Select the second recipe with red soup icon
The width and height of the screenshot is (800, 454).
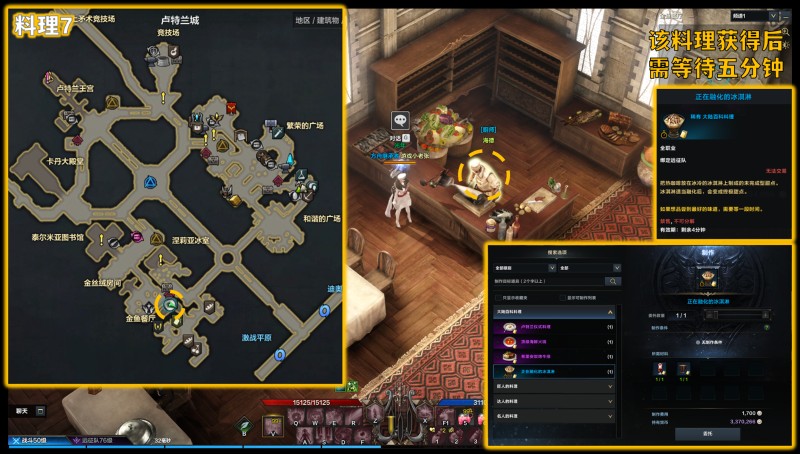(555, 342)
